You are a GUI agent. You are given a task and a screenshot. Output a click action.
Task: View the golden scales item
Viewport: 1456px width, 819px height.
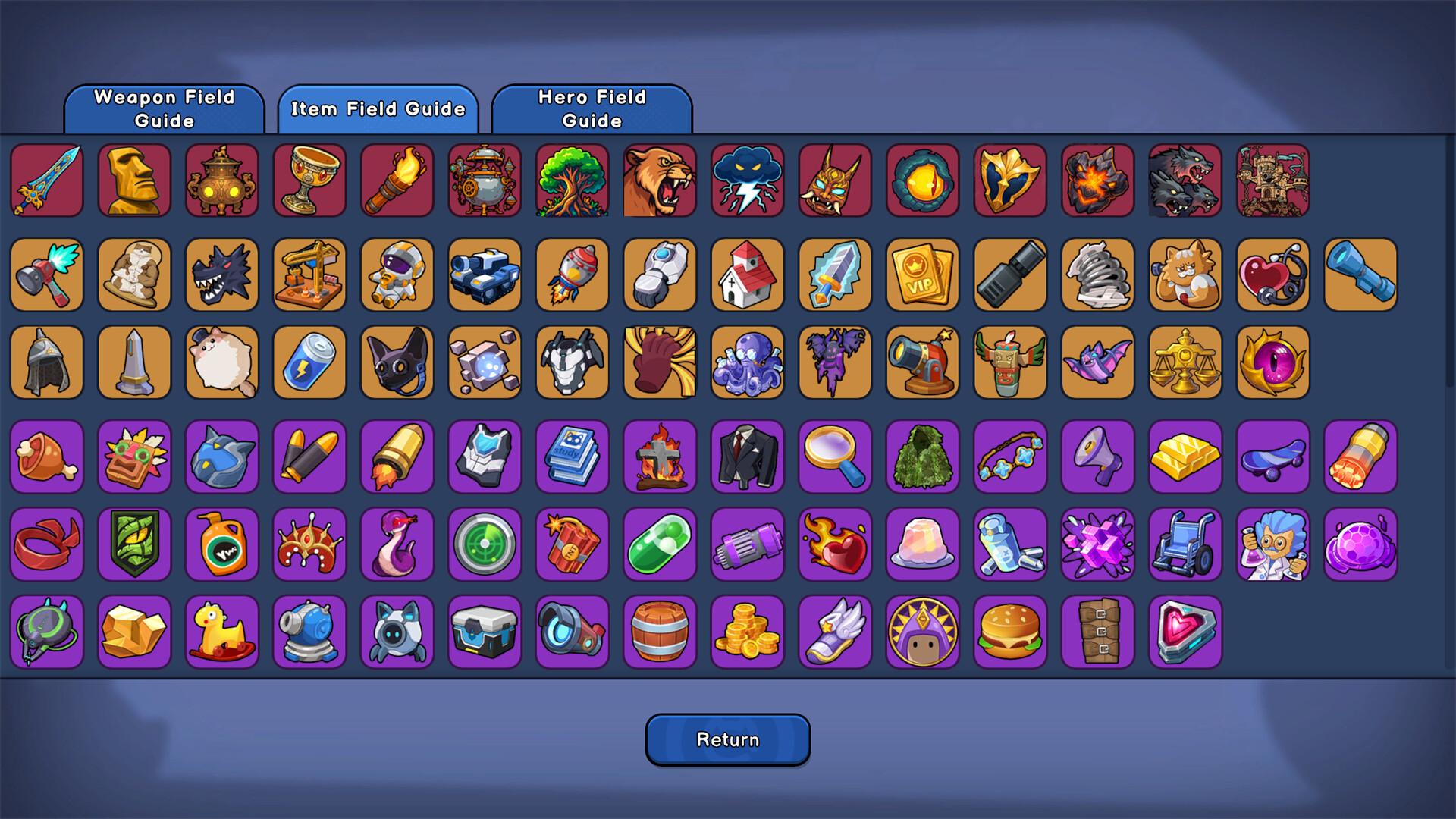[1185, 362]
